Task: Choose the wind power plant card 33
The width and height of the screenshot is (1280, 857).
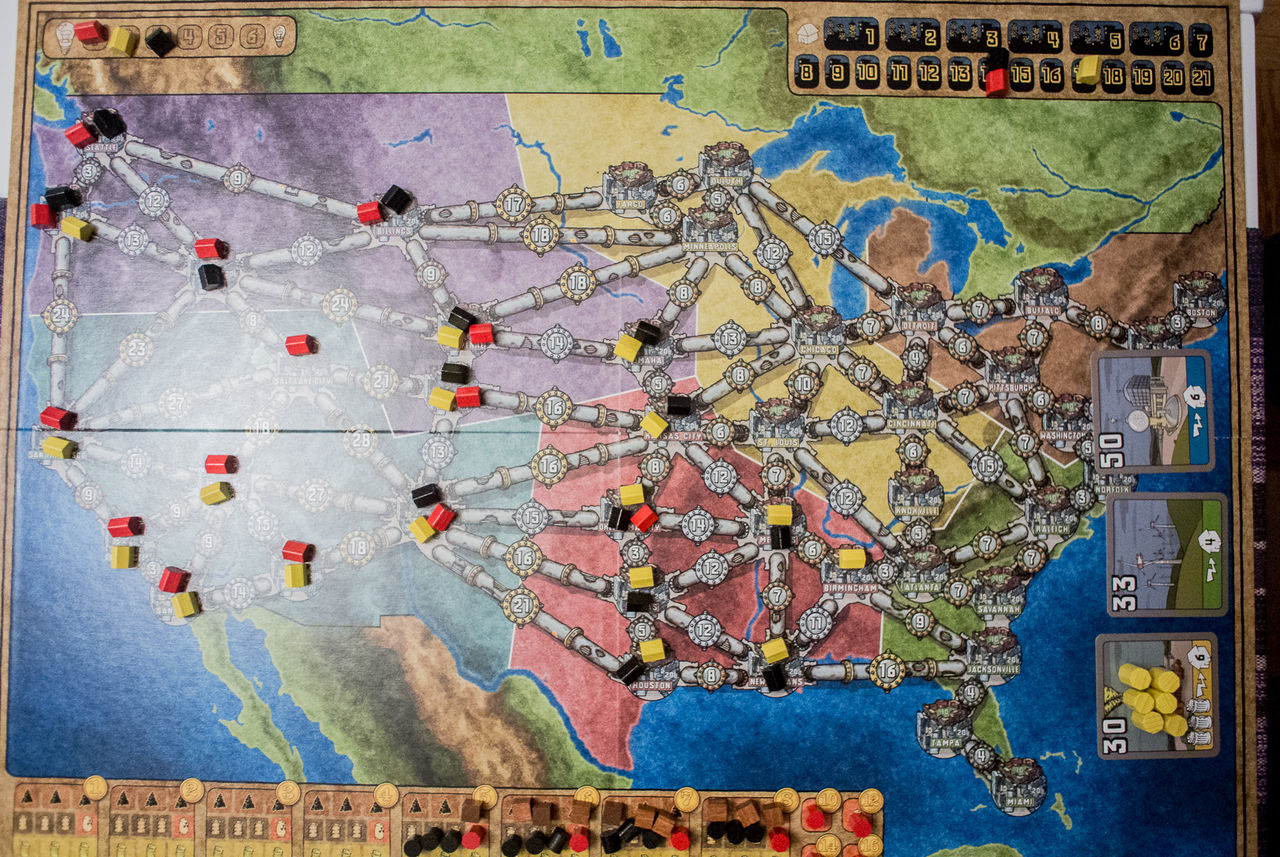Action: tap(1166, 553)
